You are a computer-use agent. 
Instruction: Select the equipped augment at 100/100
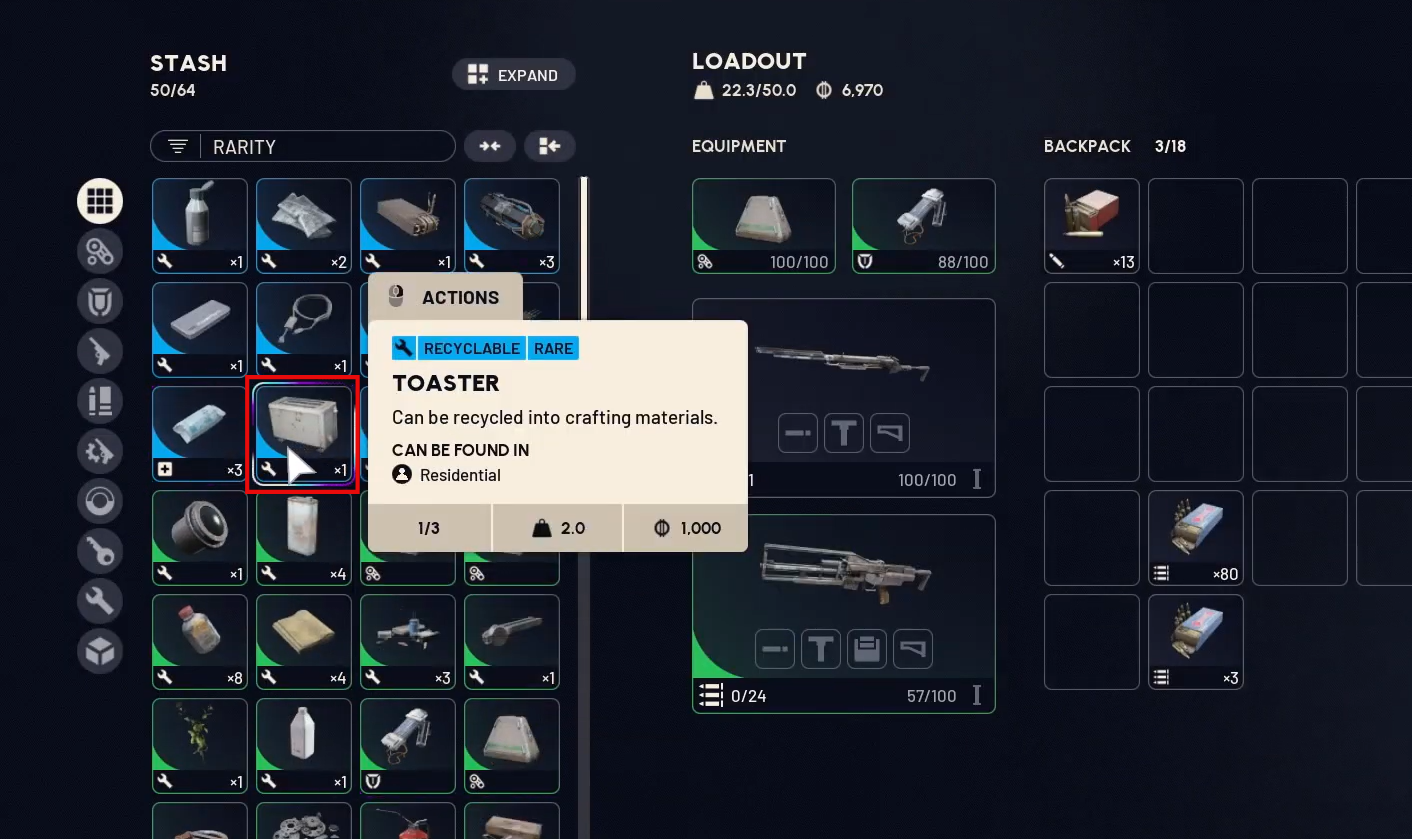763,225
